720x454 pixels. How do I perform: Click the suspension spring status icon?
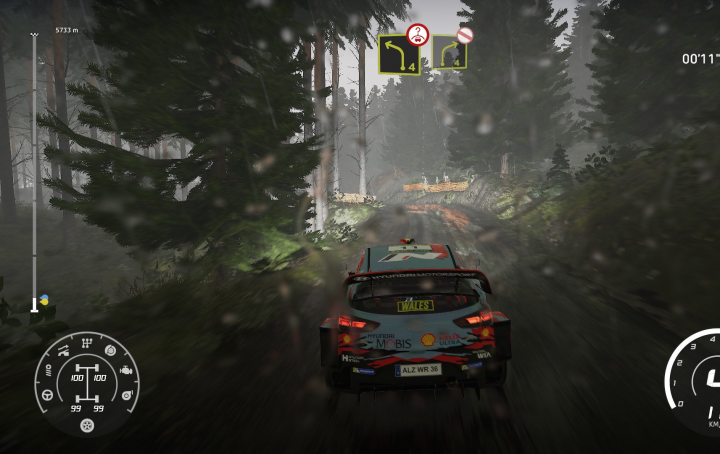[46, 371]
